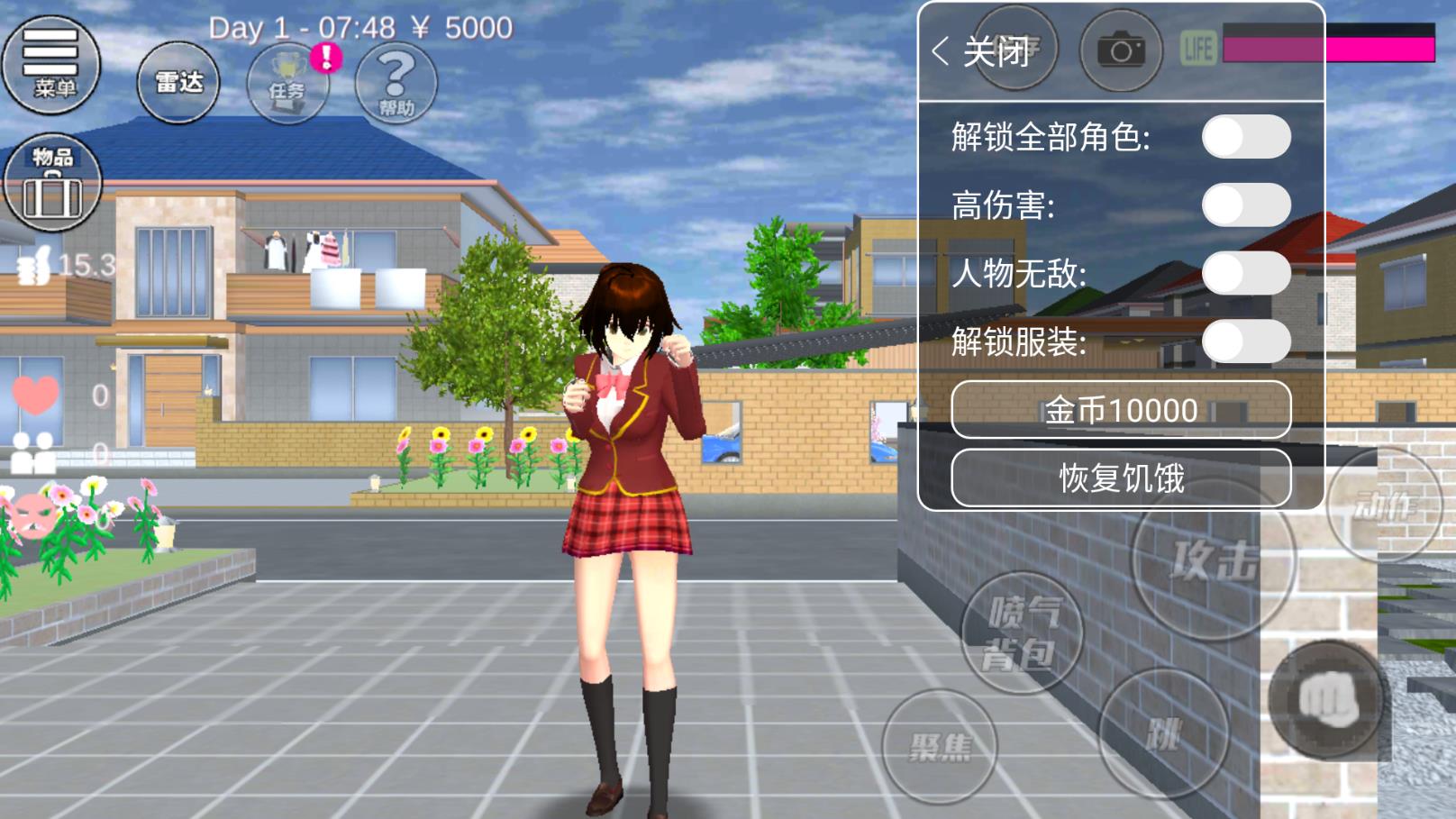Claim 金币10000 coins

(x=1123, y=410)
